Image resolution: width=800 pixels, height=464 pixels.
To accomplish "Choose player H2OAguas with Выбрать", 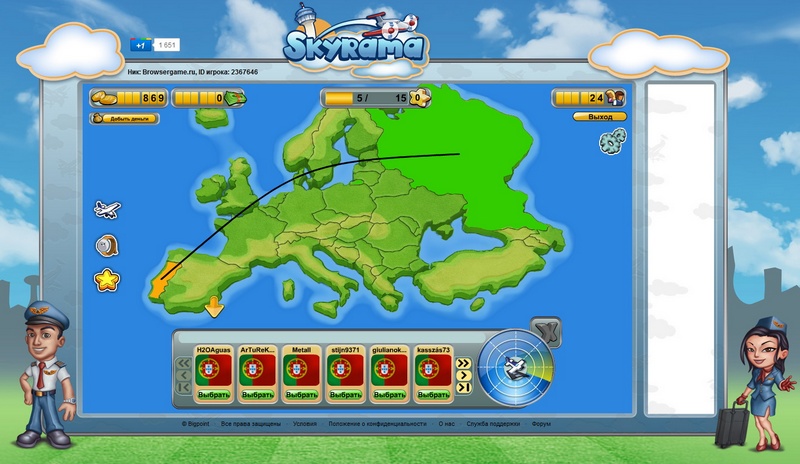I will [x=214, y=394].
